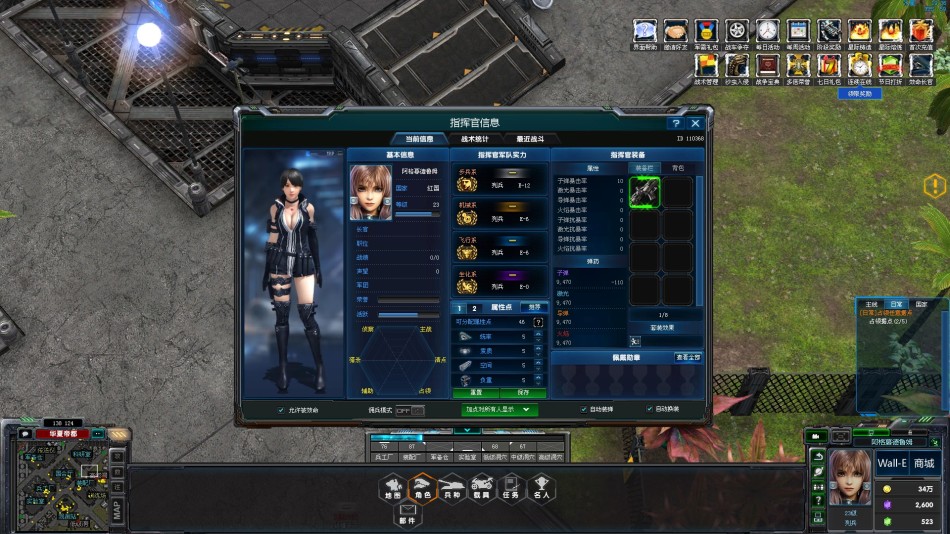Switch to the 最近战斗 tab
Screen dimensions: 950x534
tap(530, 139)
